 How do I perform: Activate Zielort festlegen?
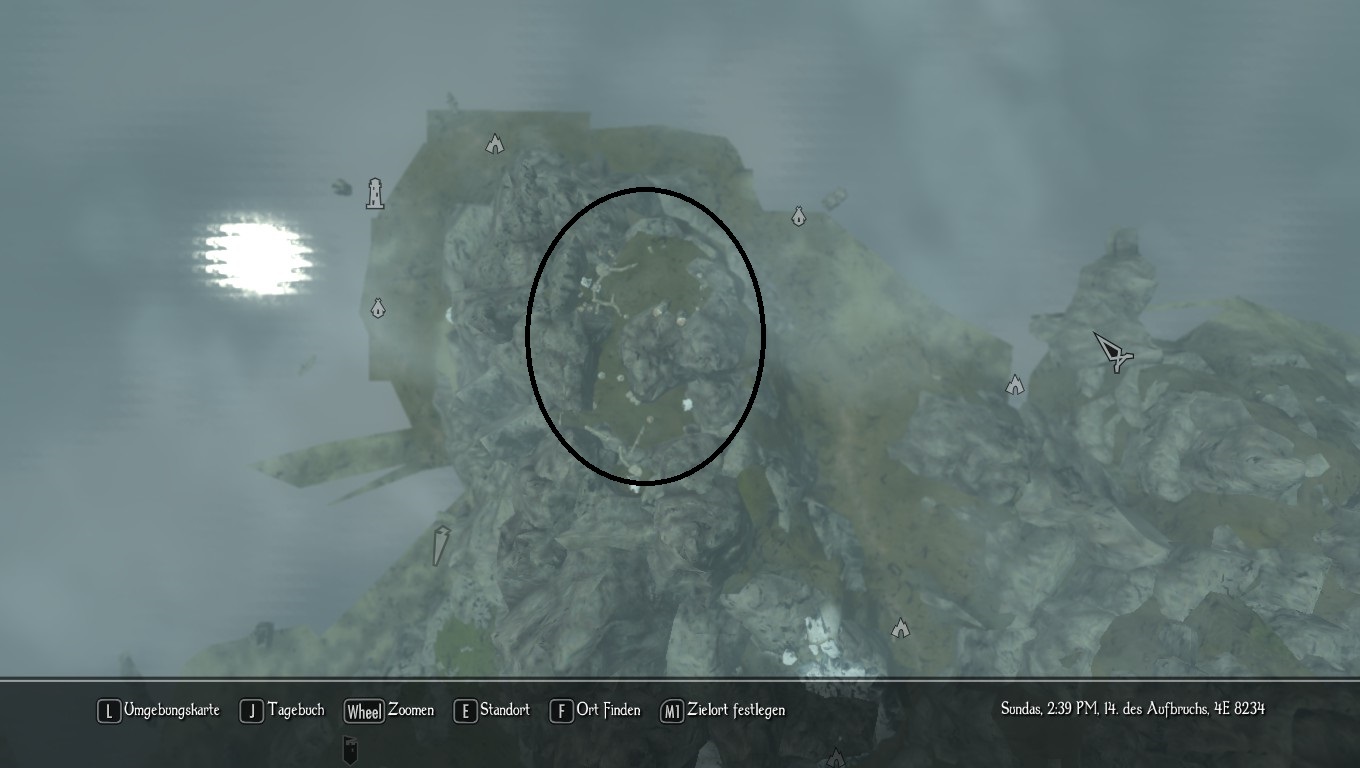click(x=723, y=711)
